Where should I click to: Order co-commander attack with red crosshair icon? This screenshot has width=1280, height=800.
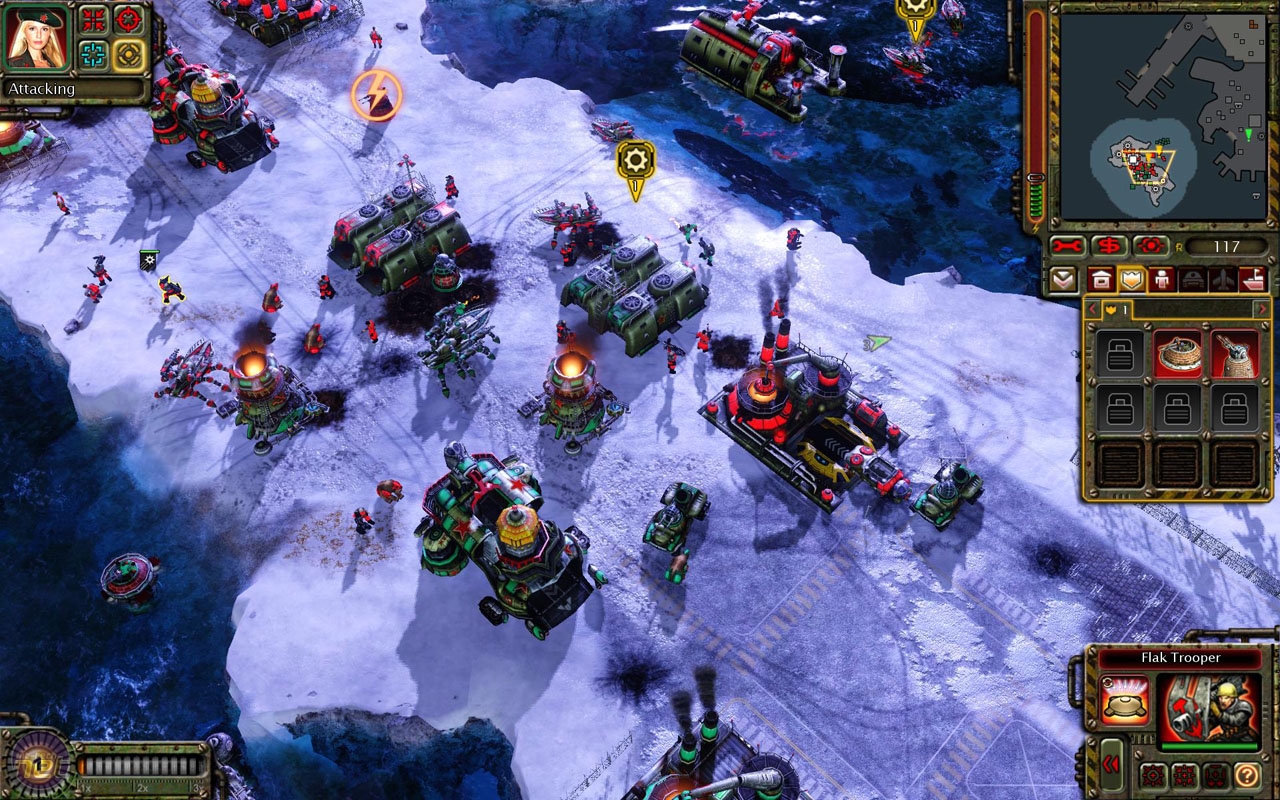(x=128, y=19)
